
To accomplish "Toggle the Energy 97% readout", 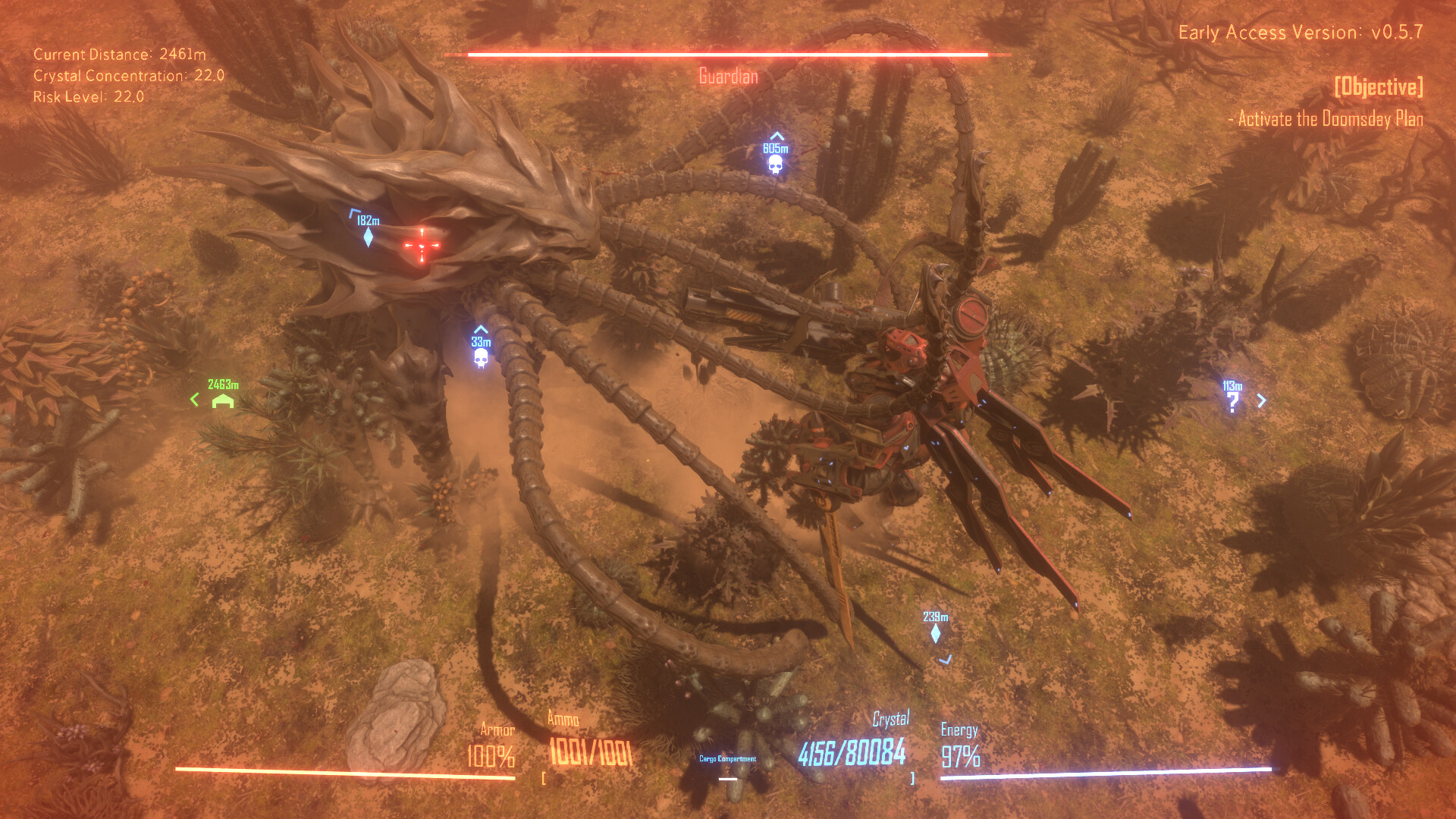I will [962, 754].
